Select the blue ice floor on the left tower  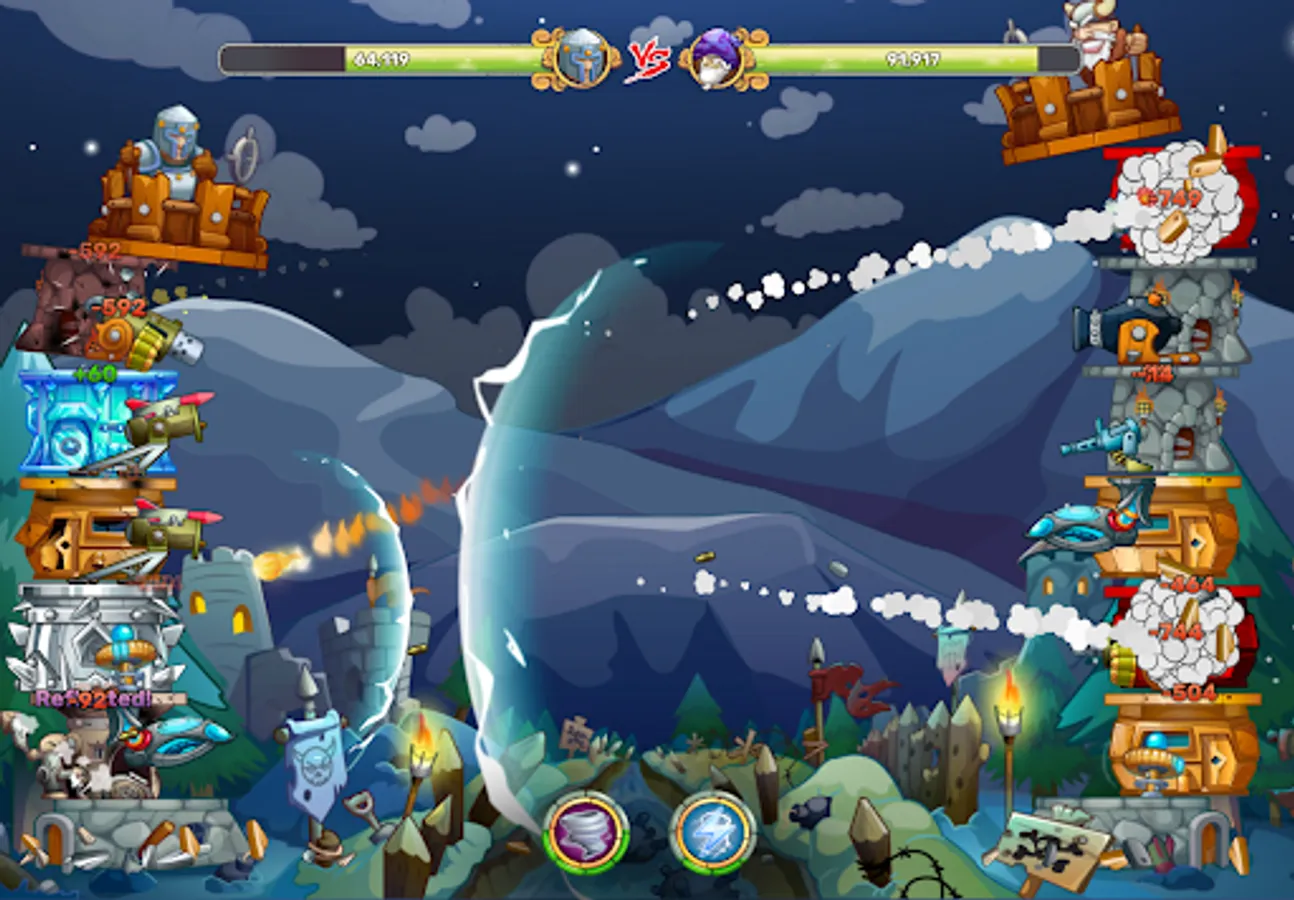[70, 420]
